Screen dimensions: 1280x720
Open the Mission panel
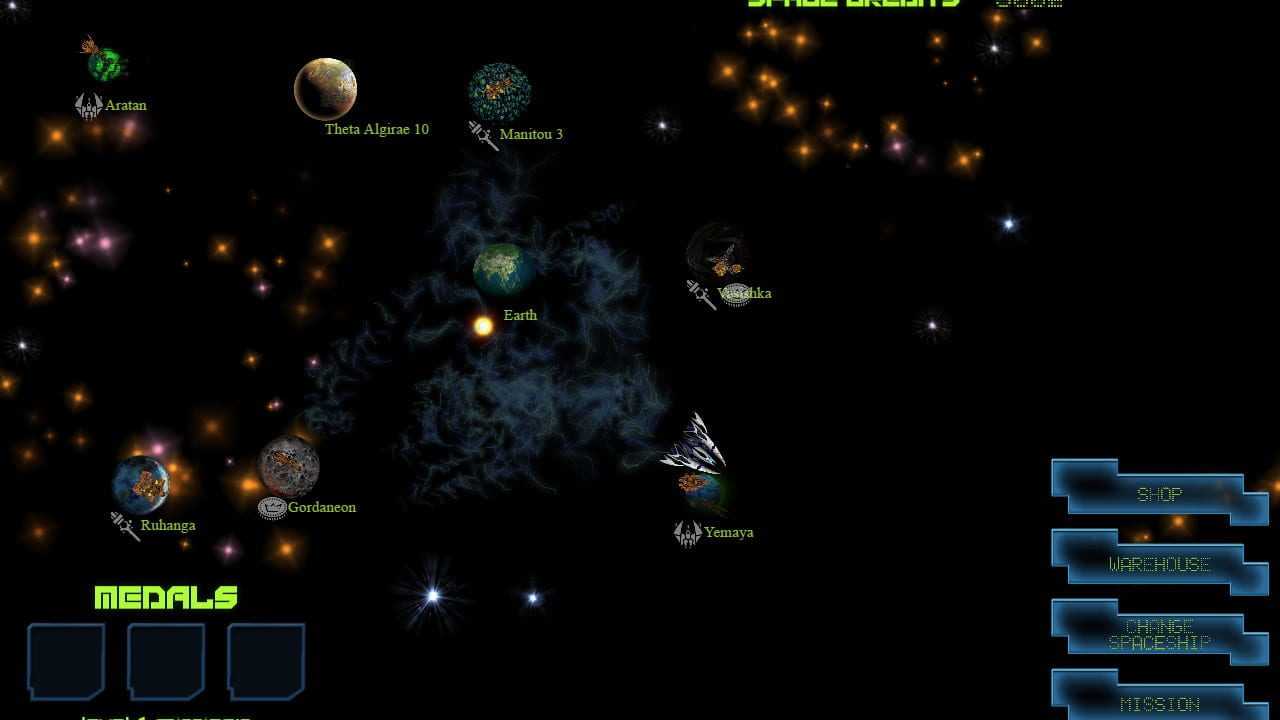(x=1159, y=702)
